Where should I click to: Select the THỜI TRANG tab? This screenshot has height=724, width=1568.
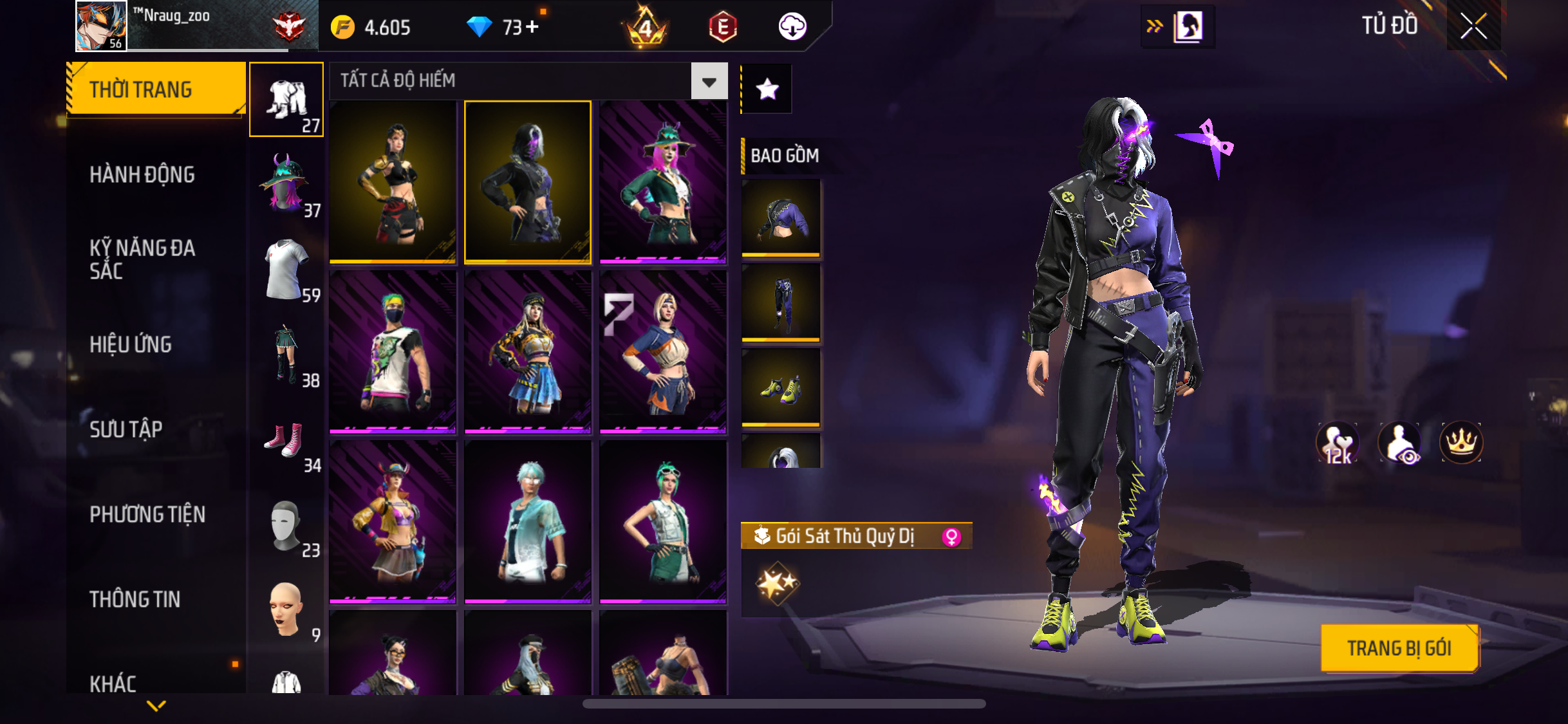(156, 89)
